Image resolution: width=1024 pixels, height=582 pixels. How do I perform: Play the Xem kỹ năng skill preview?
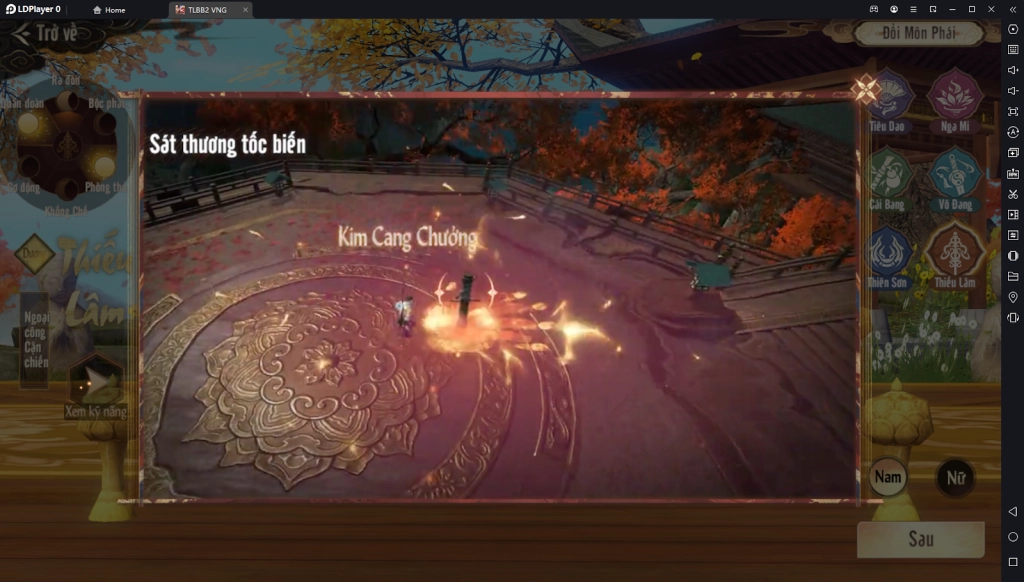click(x=96, y=381)
